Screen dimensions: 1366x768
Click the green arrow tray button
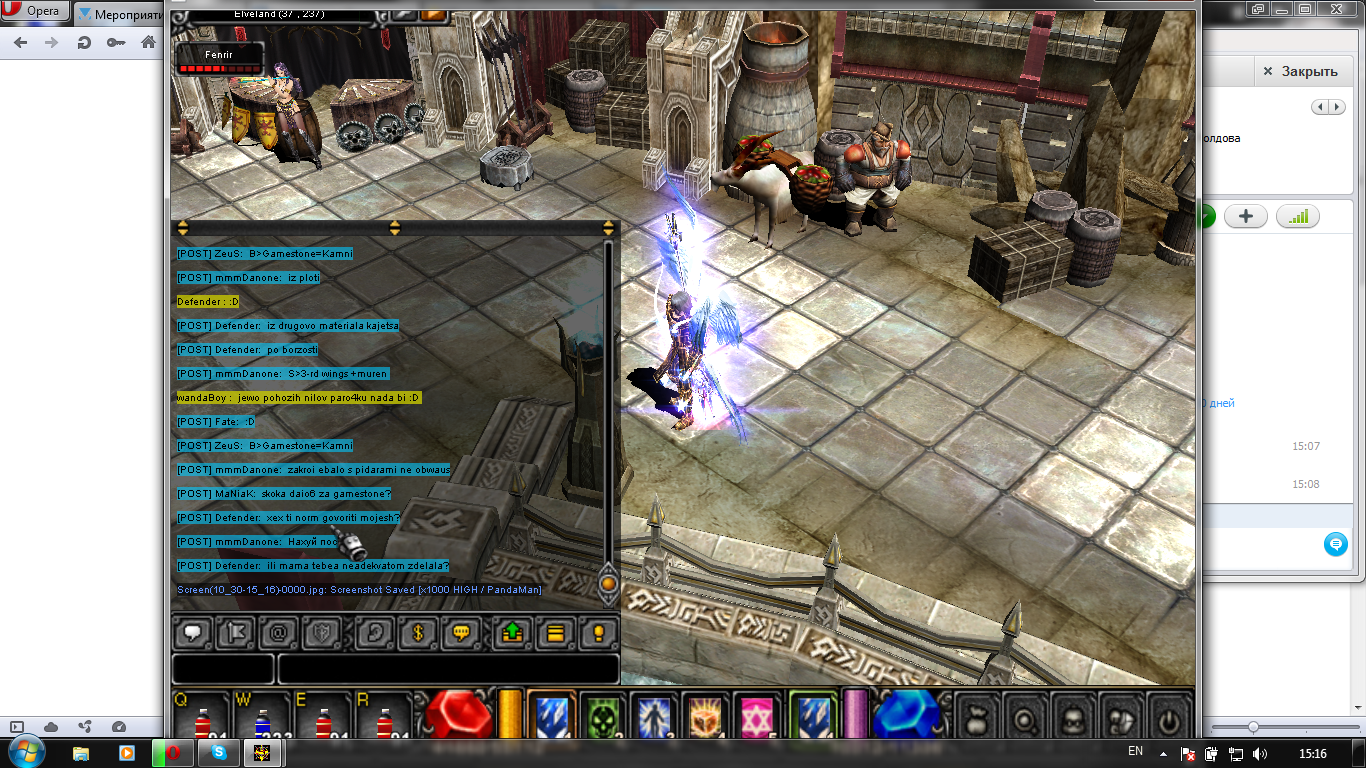pyautogui.click(x=512, y=633)
